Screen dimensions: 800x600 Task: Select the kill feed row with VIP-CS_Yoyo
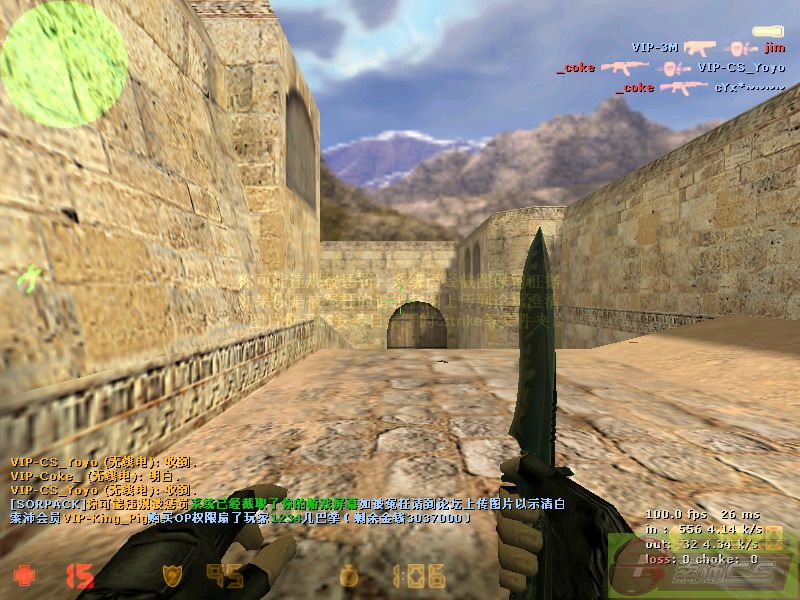(670, 67)
